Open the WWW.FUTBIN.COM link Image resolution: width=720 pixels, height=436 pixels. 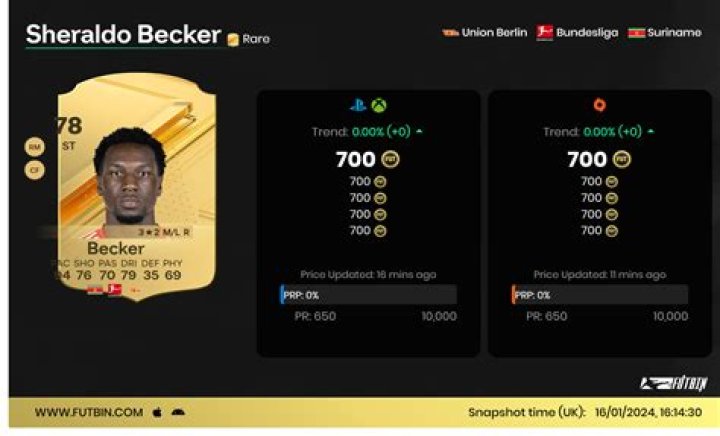[x=90, y=412]
